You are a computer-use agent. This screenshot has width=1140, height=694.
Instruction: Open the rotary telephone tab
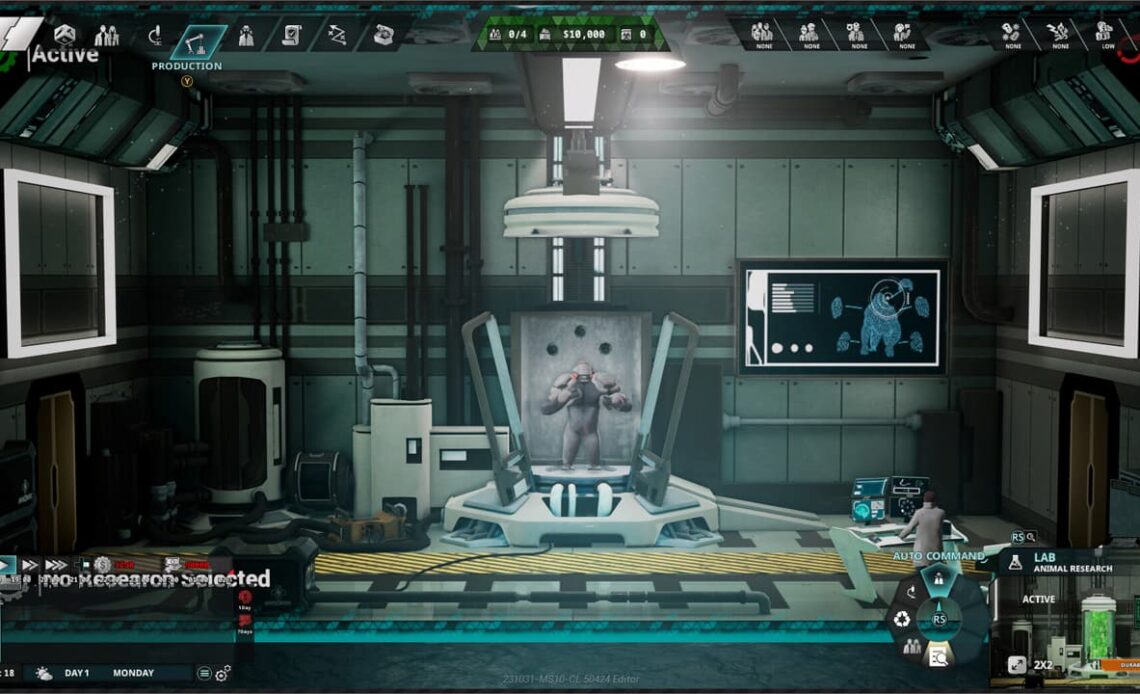[383, 36]
